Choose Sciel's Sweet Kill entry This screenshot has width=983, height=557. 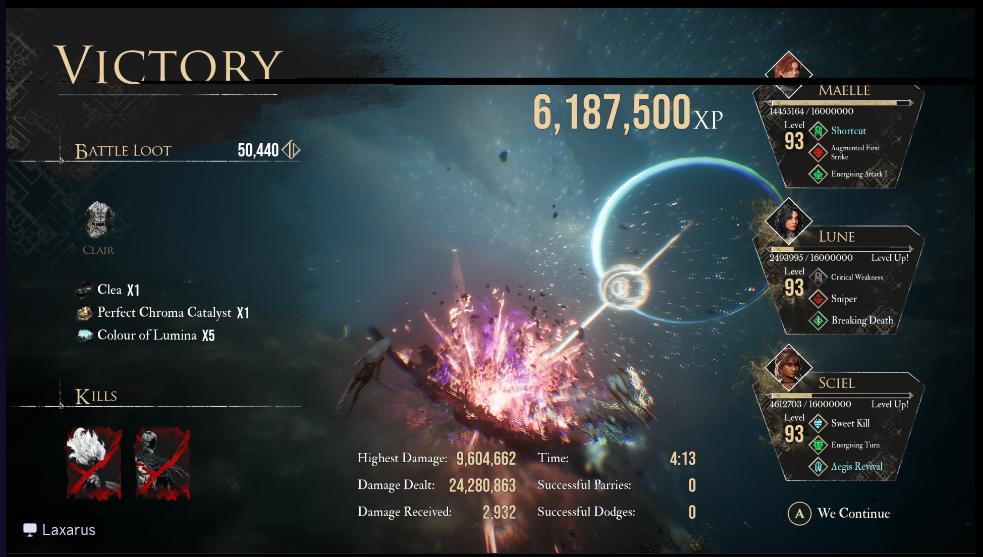pyautogui.click(x=850, y=423)
